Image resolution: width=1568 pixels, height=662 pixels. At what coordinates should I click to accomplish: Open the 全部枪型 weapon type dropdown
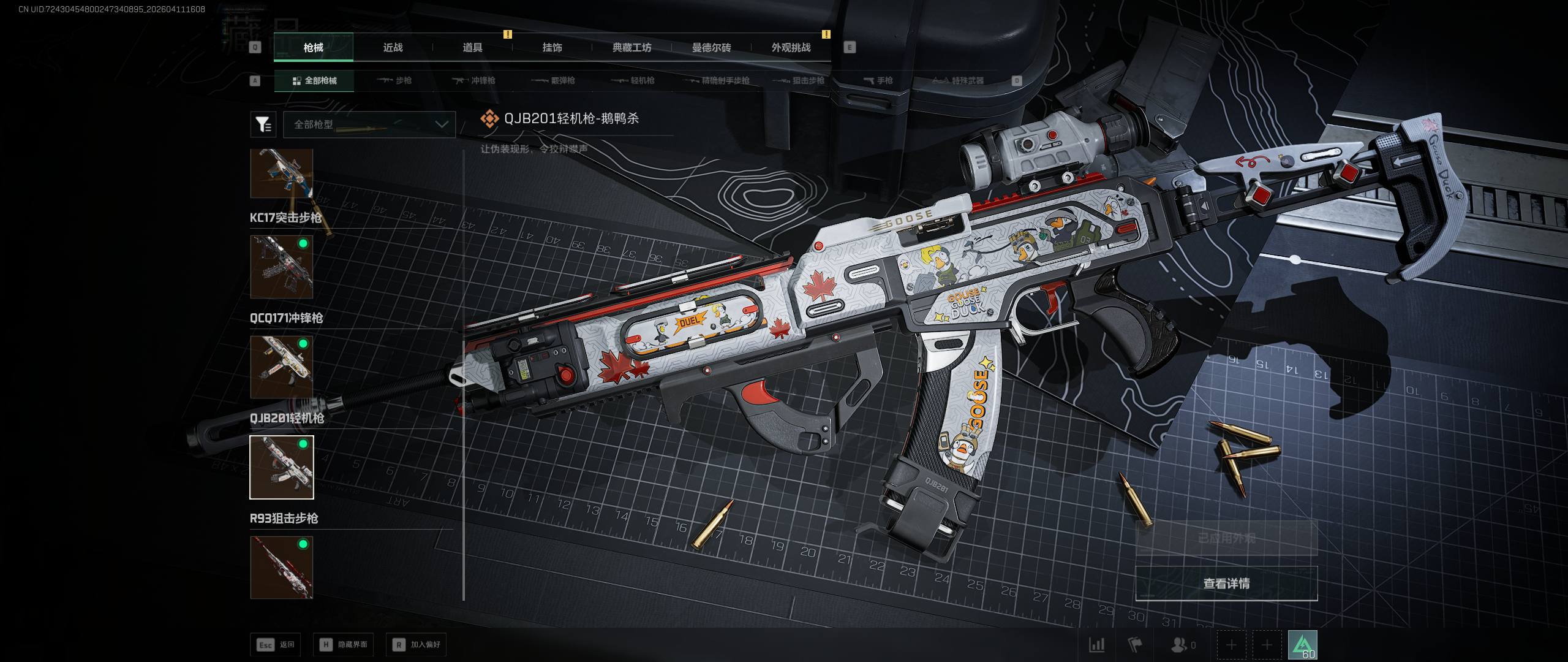[x=369, y=124]
